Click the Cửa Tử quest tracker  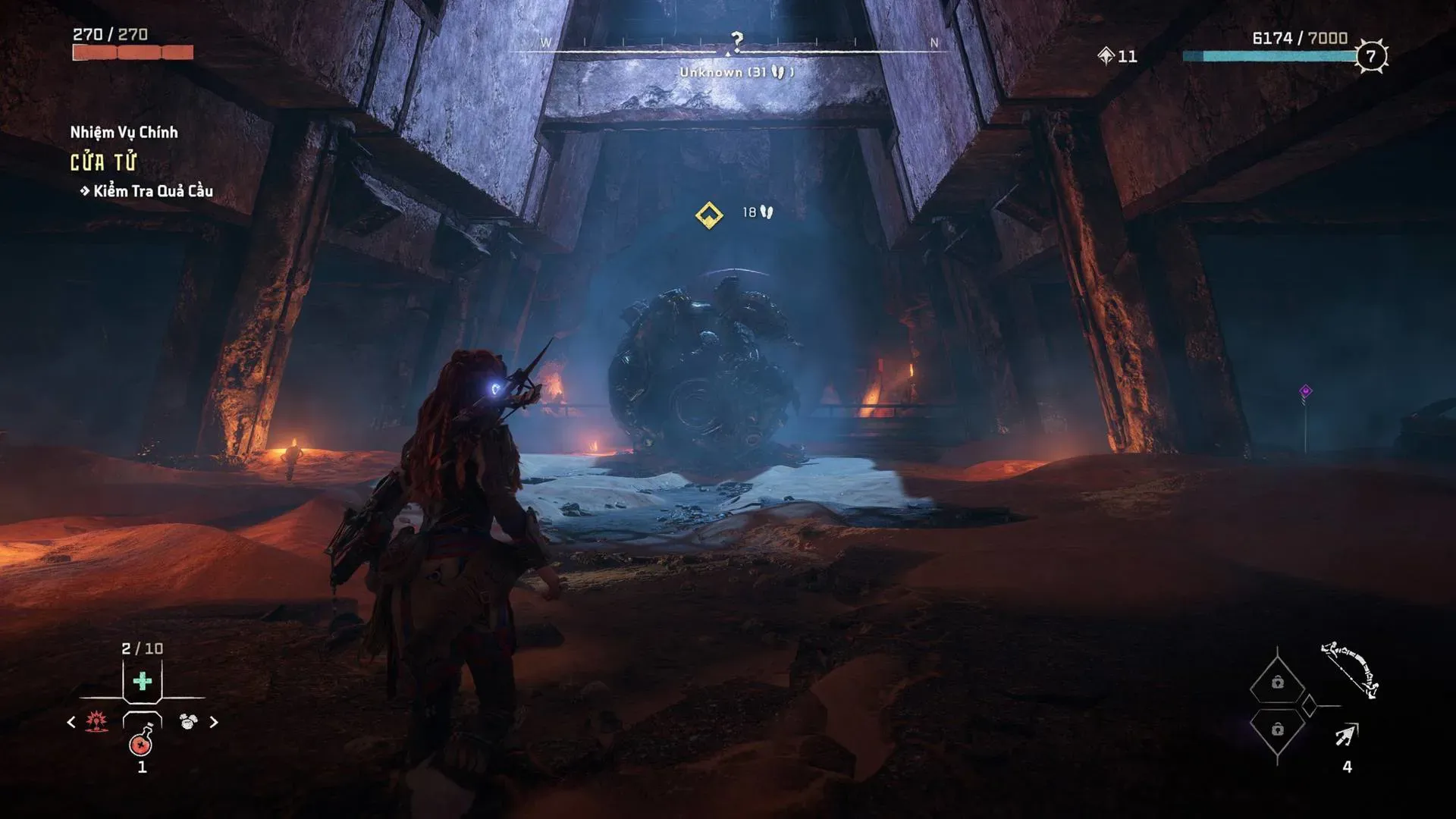pos(104,162)
